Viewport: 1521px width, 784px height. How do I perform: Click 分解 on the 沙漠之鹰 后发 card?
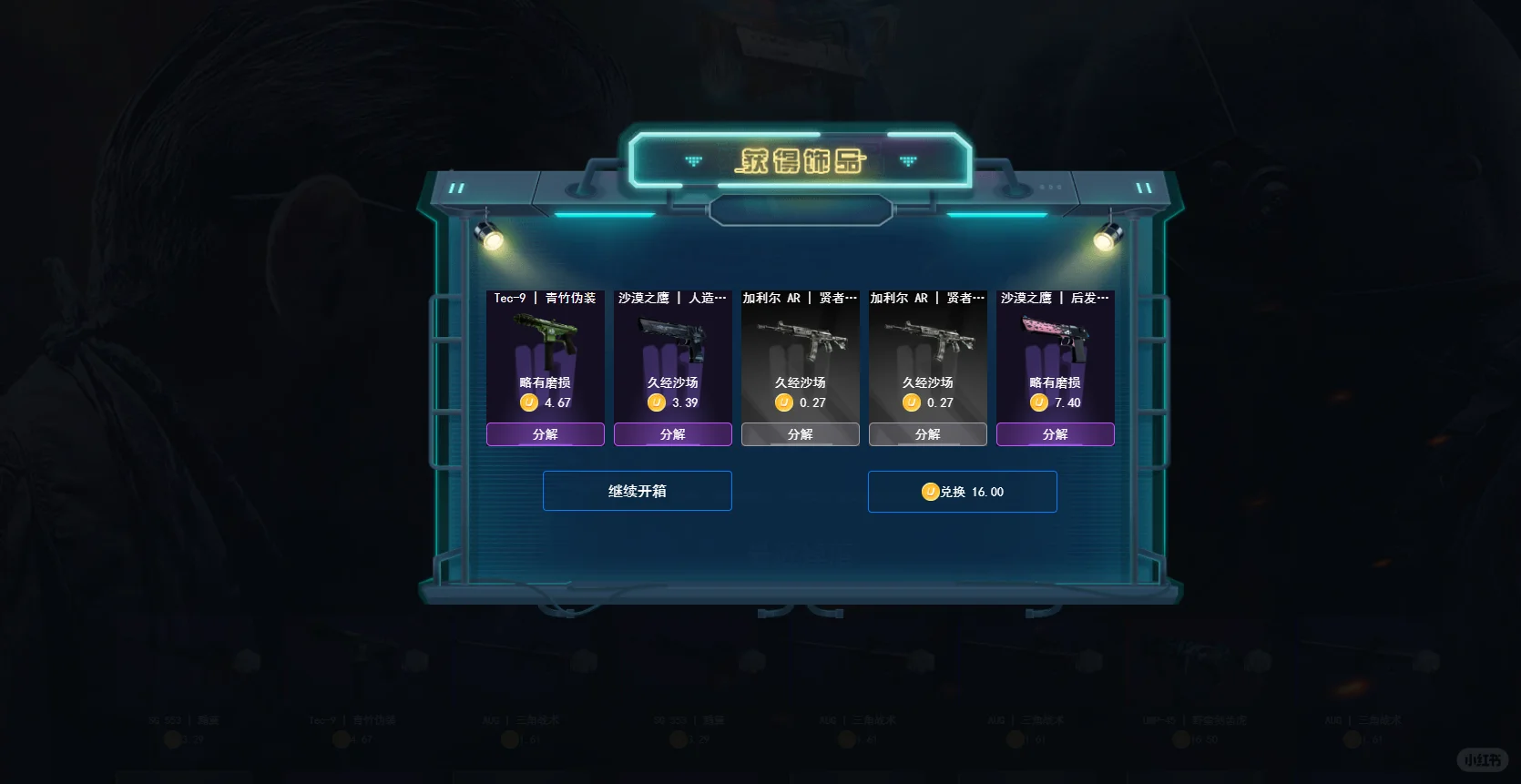[1055, 434]
